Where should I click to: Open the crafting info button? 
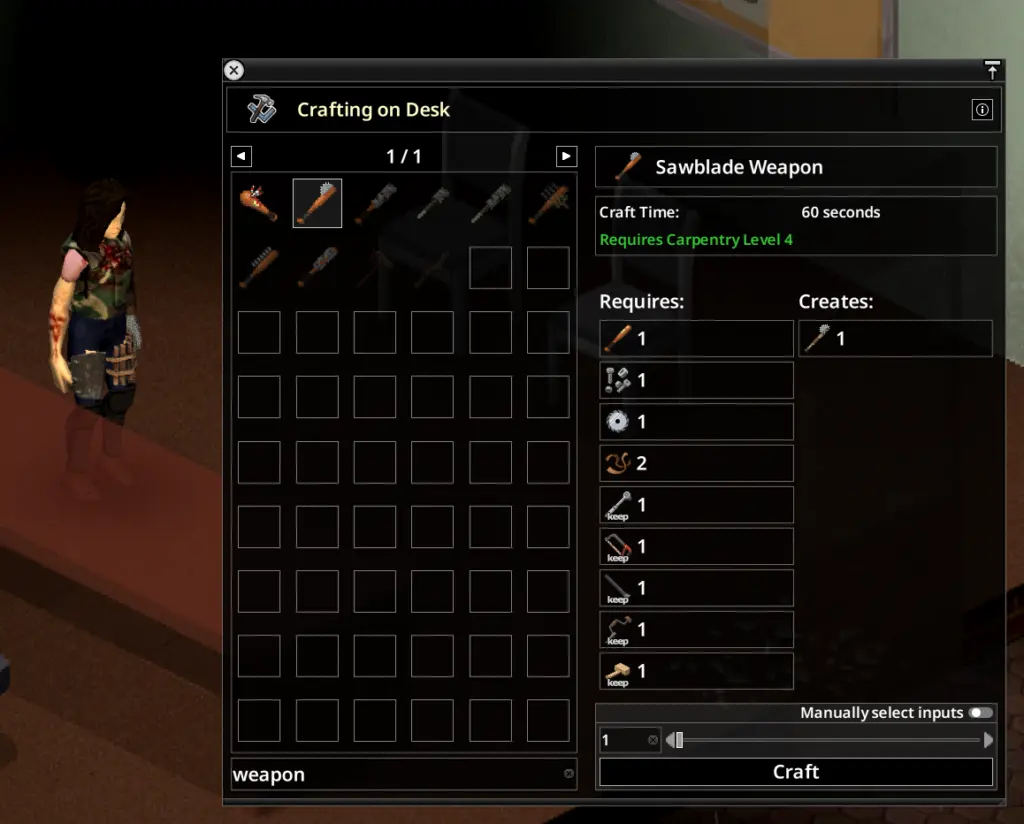982,110
